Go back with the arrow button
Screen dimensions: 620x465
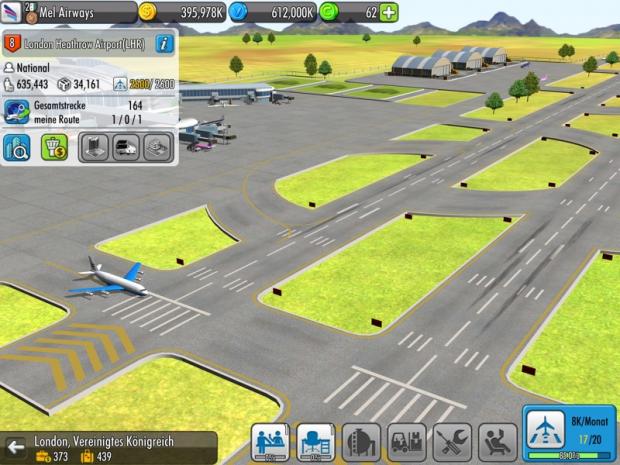pyautogui.click(x=15, y=446)
